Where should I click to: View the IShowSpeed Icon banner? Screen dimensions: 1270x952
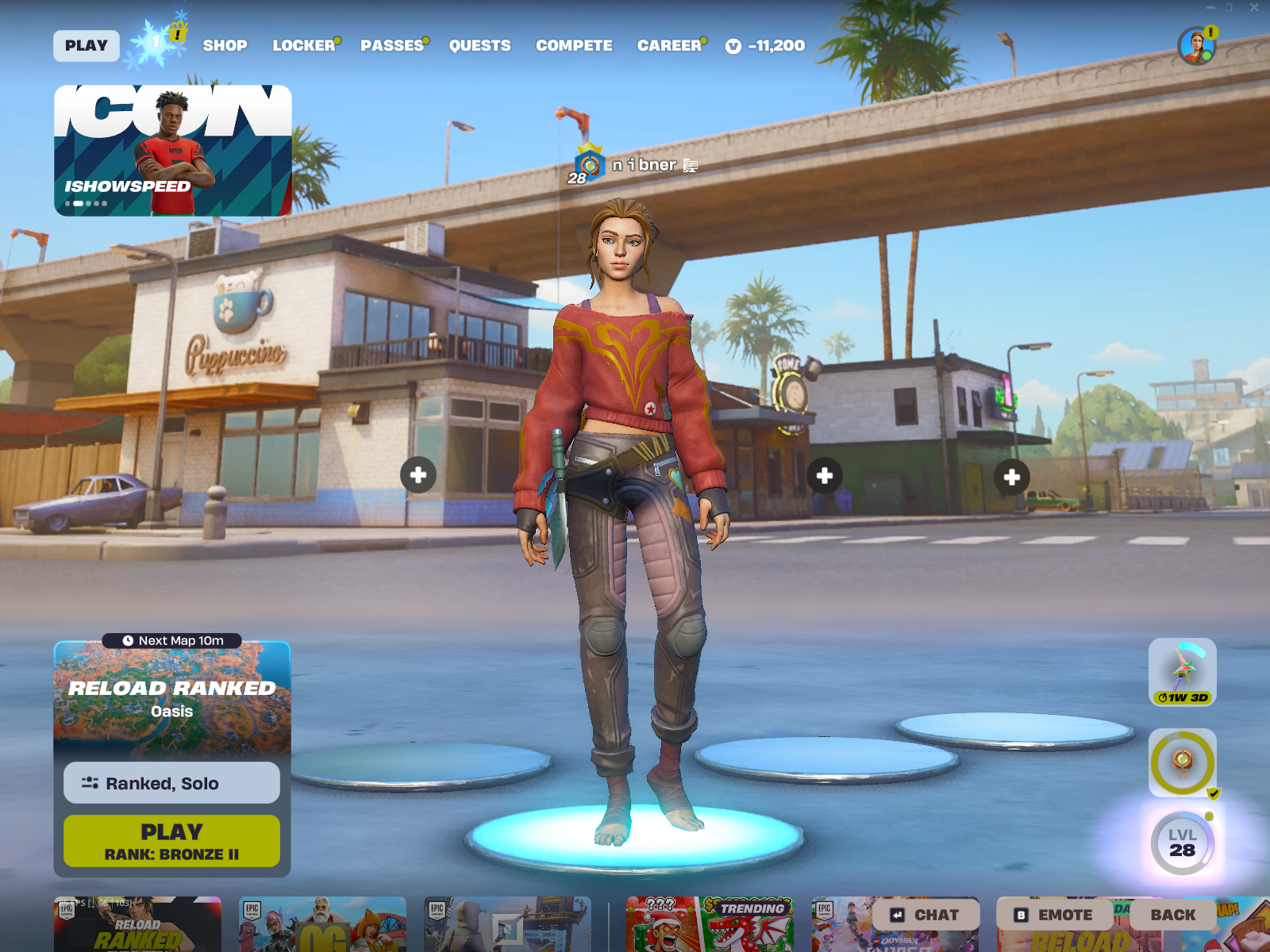173,151
